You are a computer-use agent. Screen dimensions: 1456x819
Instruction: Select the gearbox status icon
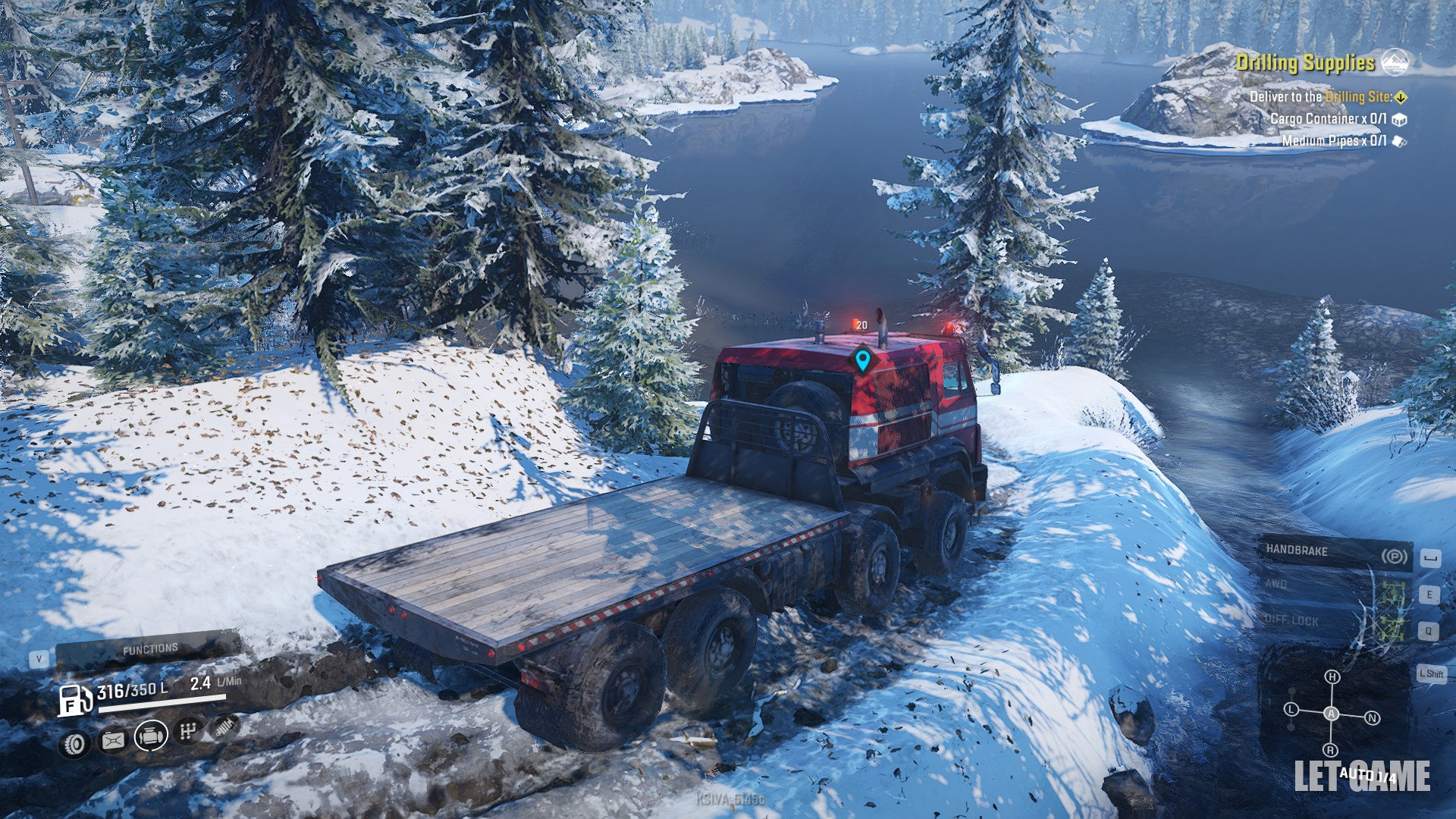188,732
